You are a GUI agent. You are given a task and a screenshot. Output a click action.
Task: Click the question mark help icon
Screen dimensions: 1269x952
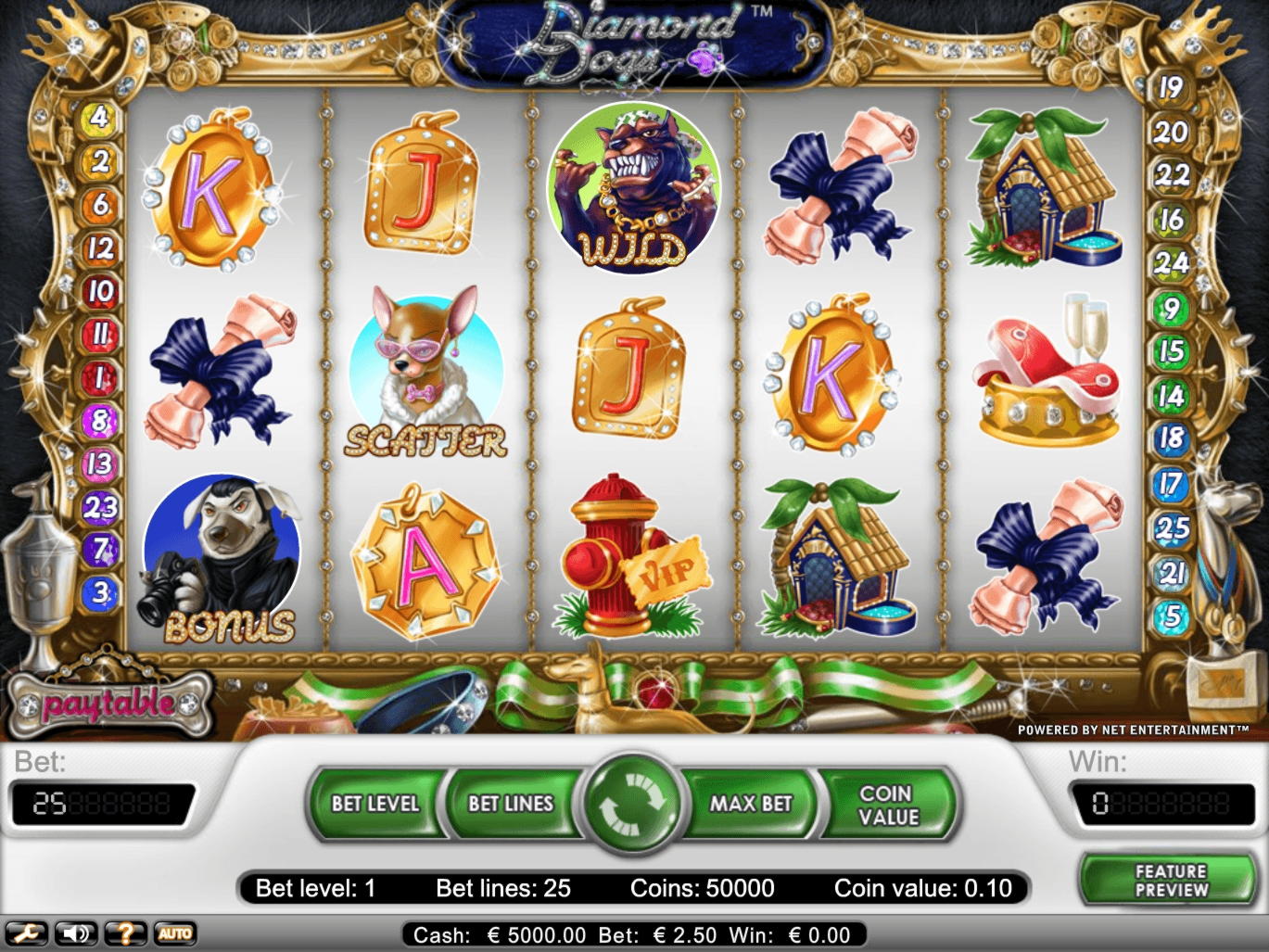123,933
